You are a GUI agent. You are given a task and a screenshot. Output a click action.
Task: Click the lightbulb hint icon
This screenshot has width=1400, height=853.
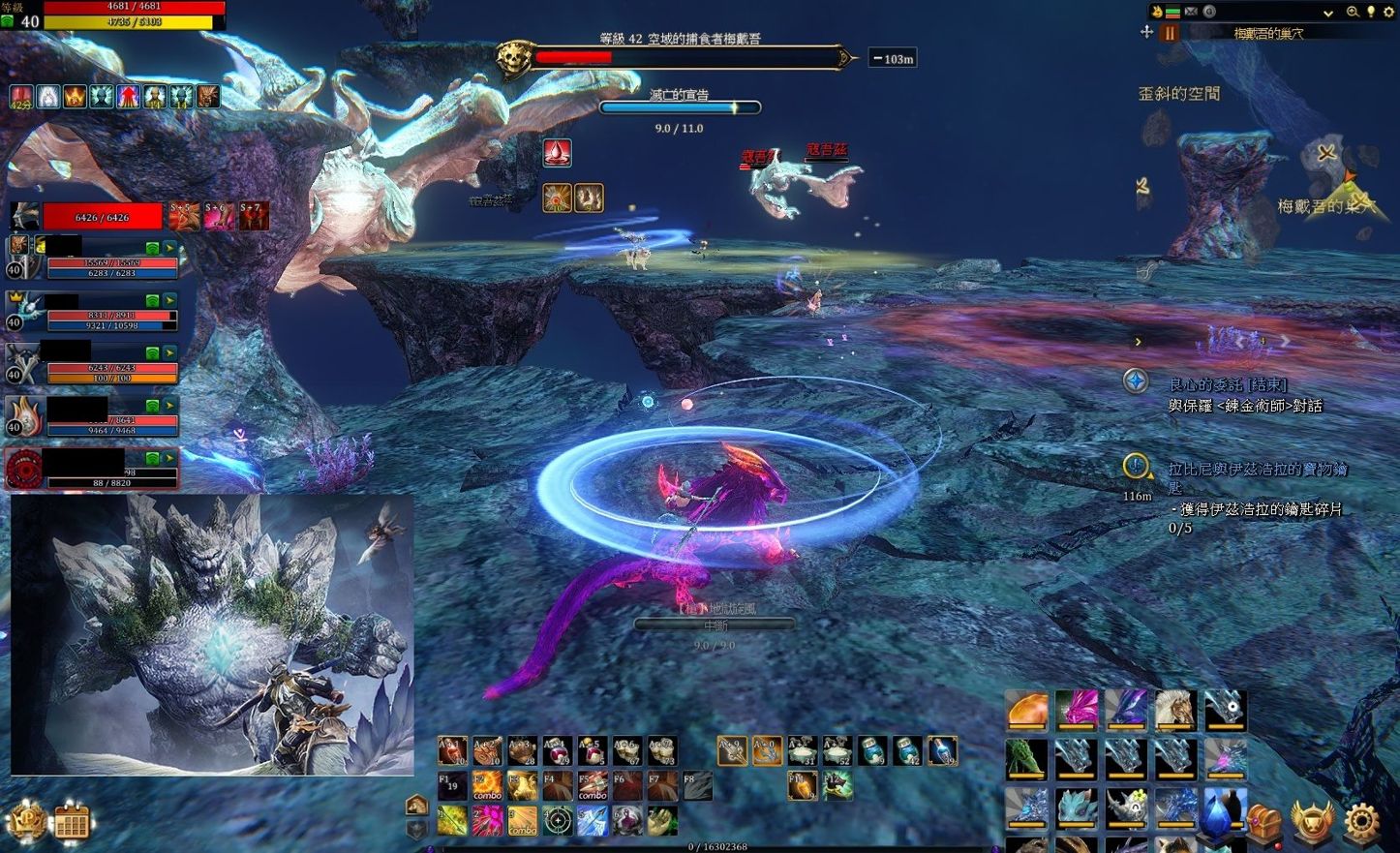coord(1371,12)
